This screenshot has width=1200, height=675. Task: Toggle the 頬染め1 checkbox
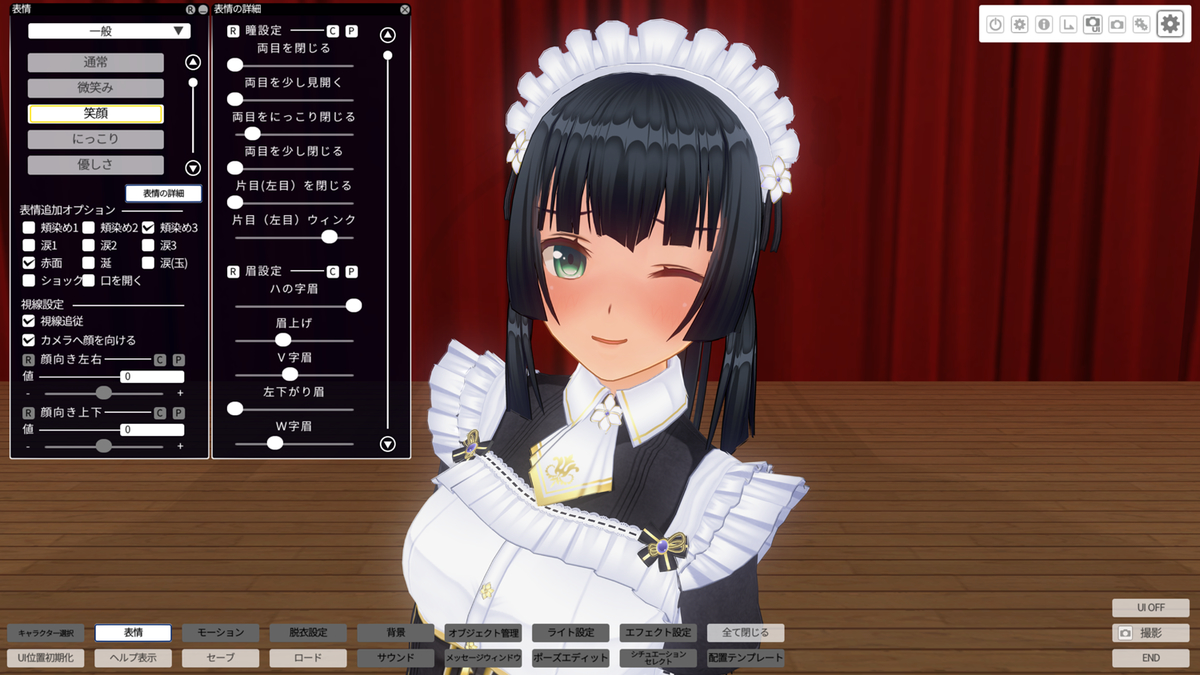(x=29, y=228)
